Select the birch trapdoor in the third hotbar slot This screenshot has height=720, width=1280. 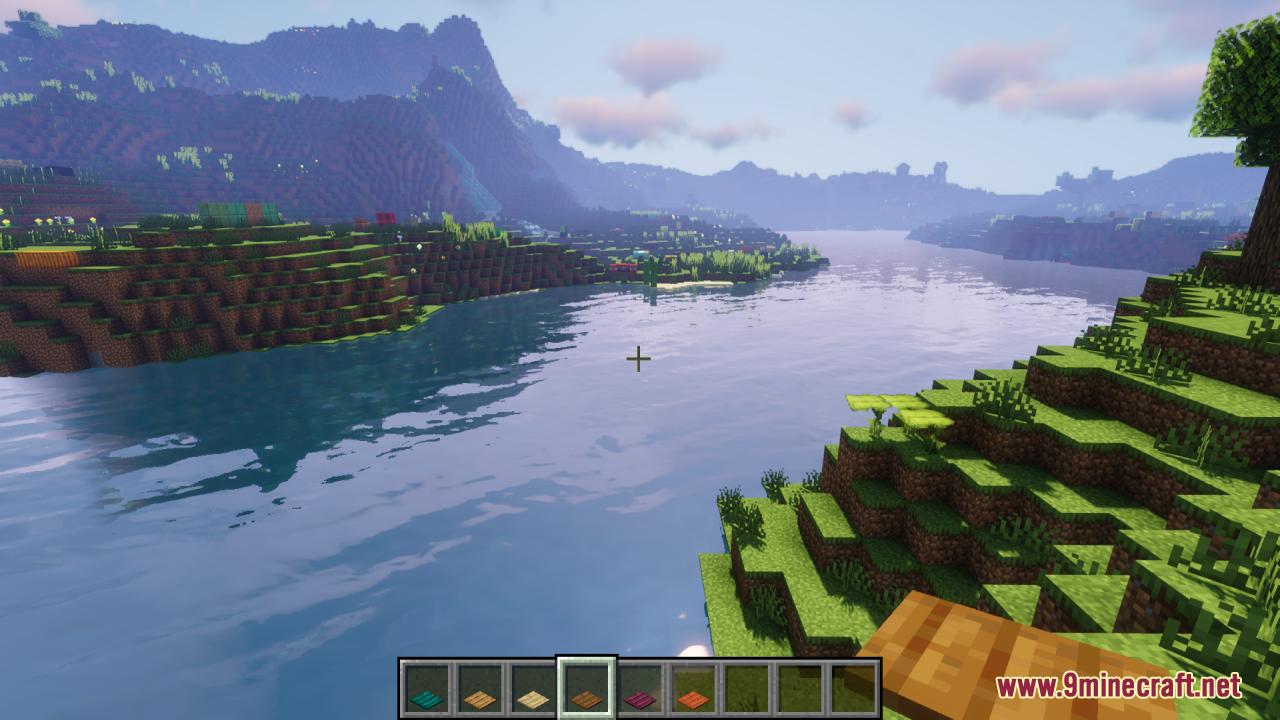531,683
